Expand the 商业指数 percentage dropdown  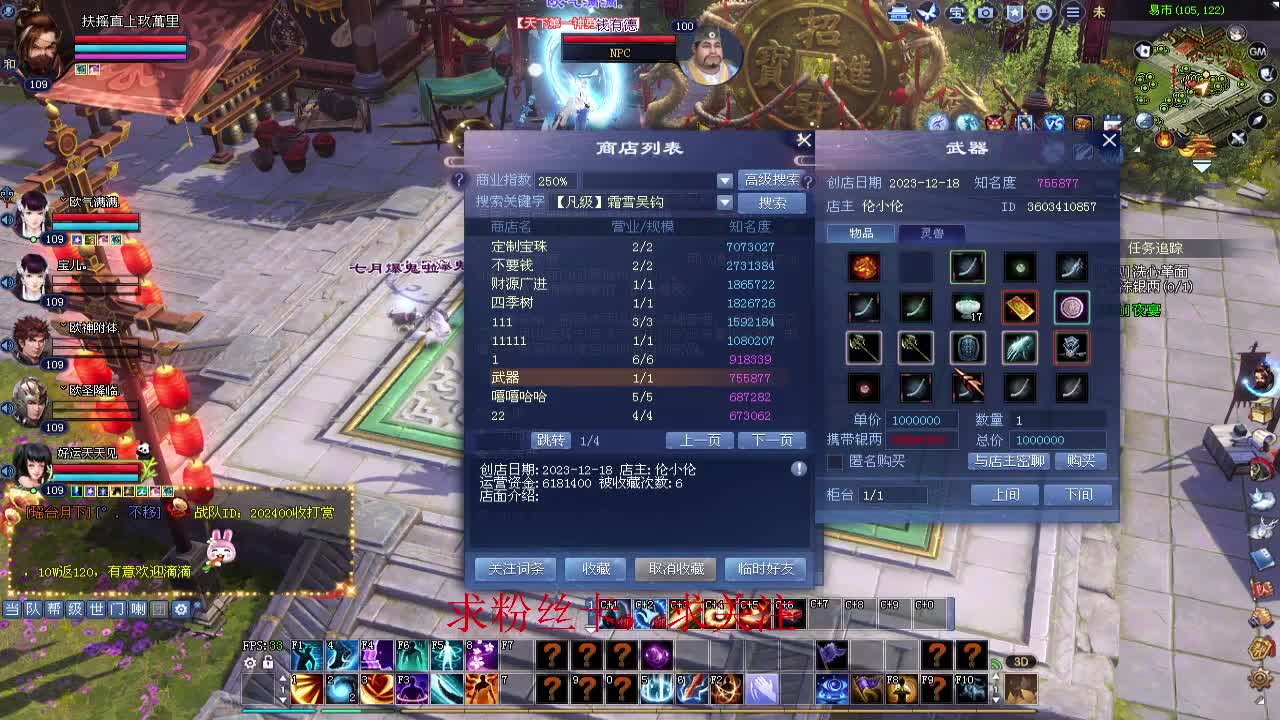(725, 181)
